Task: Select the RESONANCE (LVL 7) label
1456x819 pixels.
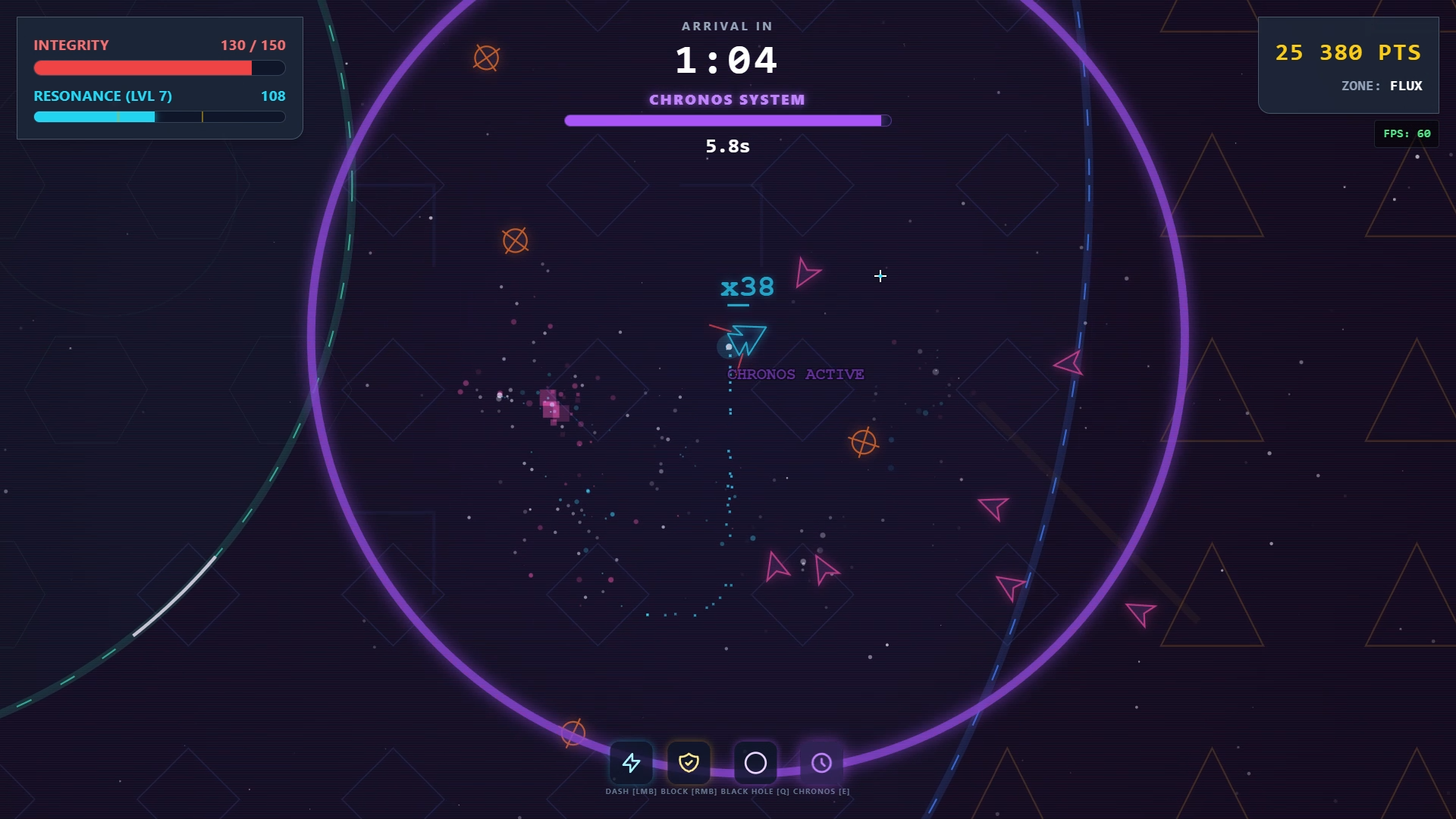Action: [102, 96]
